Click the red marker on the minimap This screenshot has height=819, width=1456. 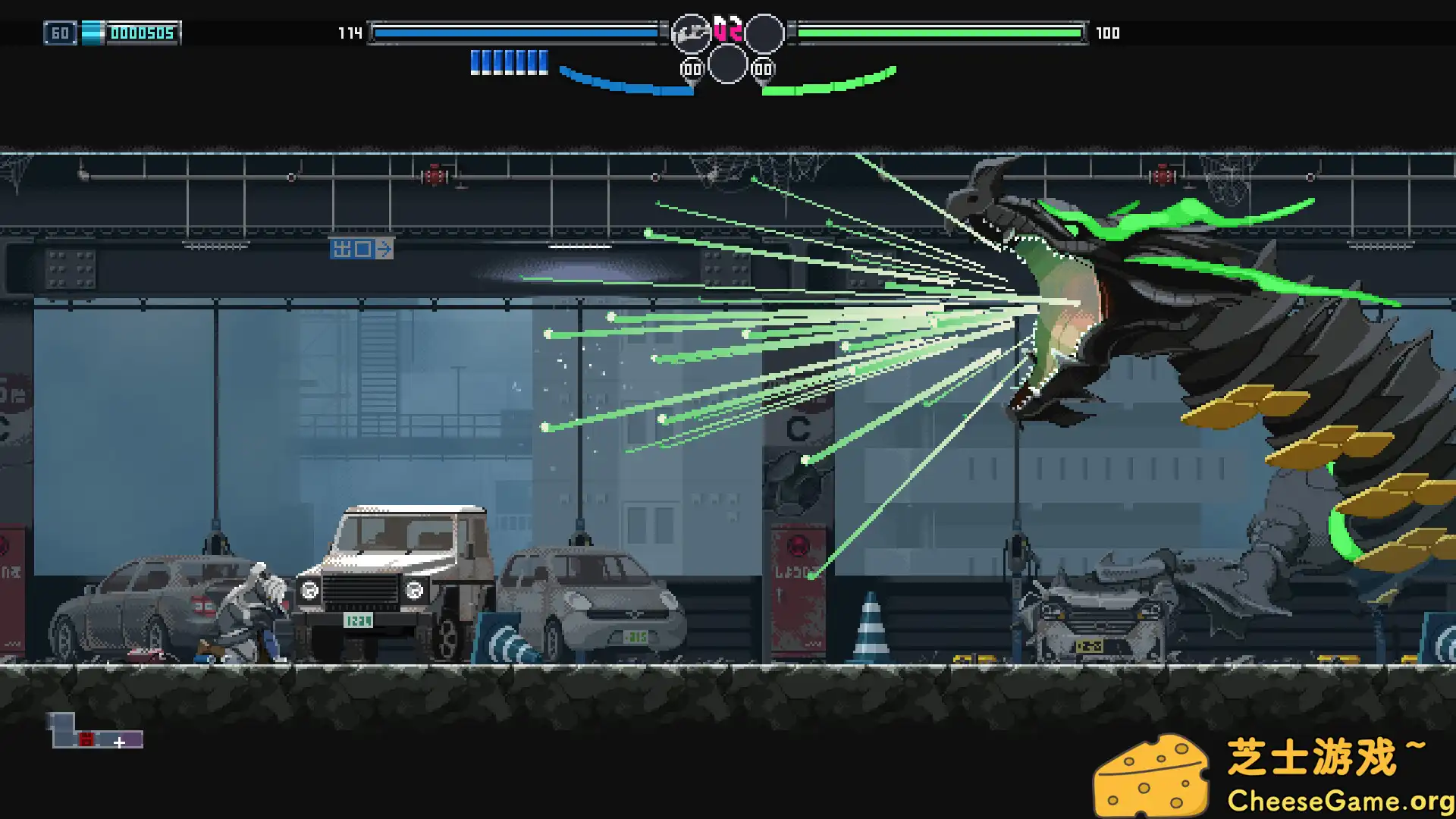[x=86, y=739]
